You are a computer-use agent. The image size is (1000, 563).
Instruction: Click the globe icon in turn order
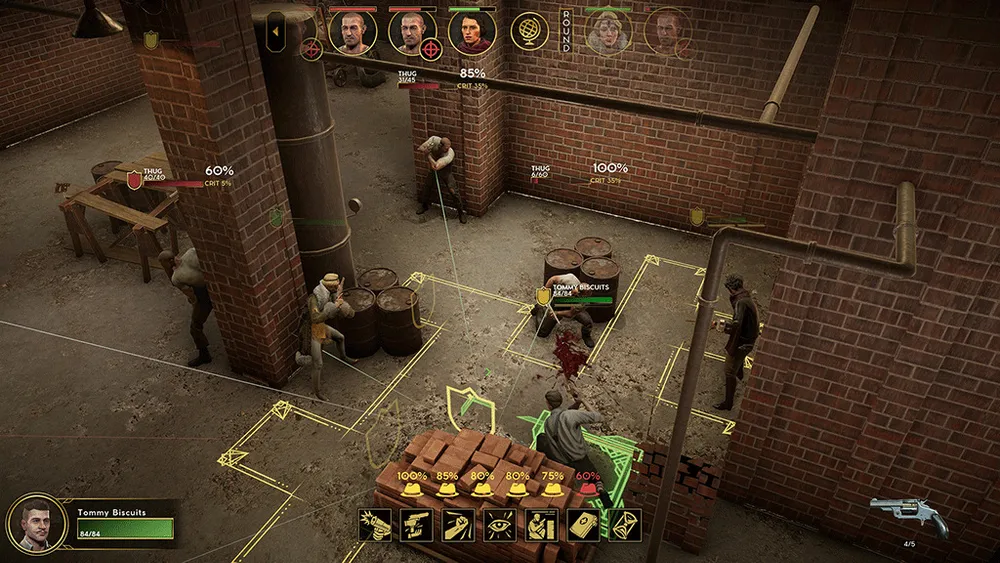tap(529, 32)
